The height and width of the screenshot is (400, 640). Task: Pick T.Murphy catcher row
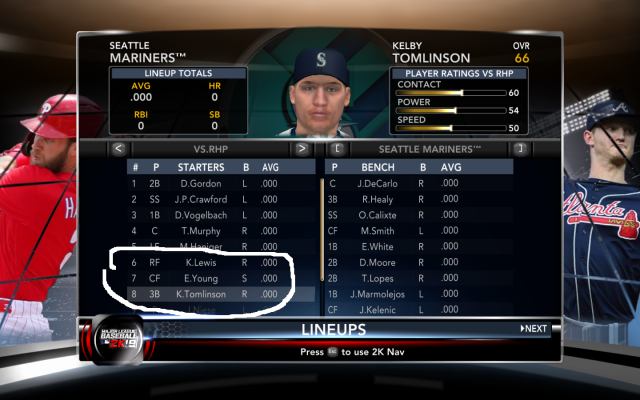(x=199, y=231)
